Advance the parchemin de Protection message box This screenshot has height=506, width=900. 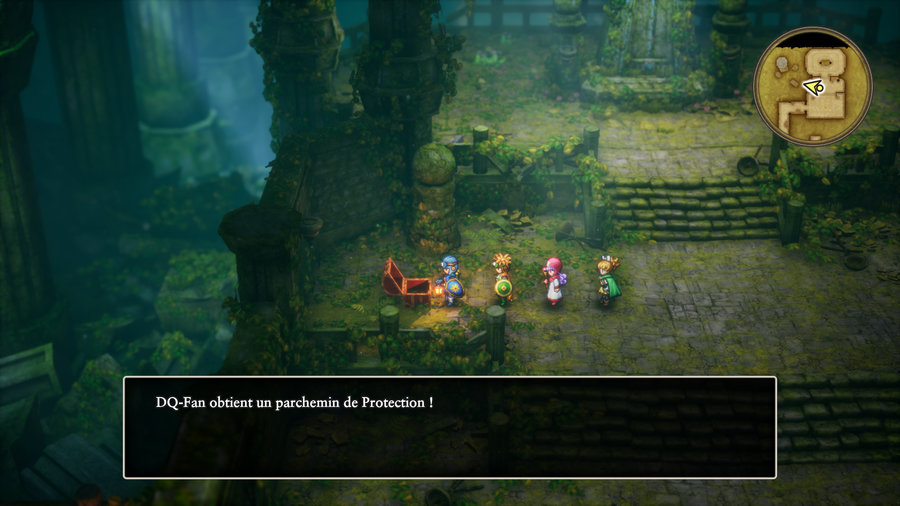tap(449, 427)
